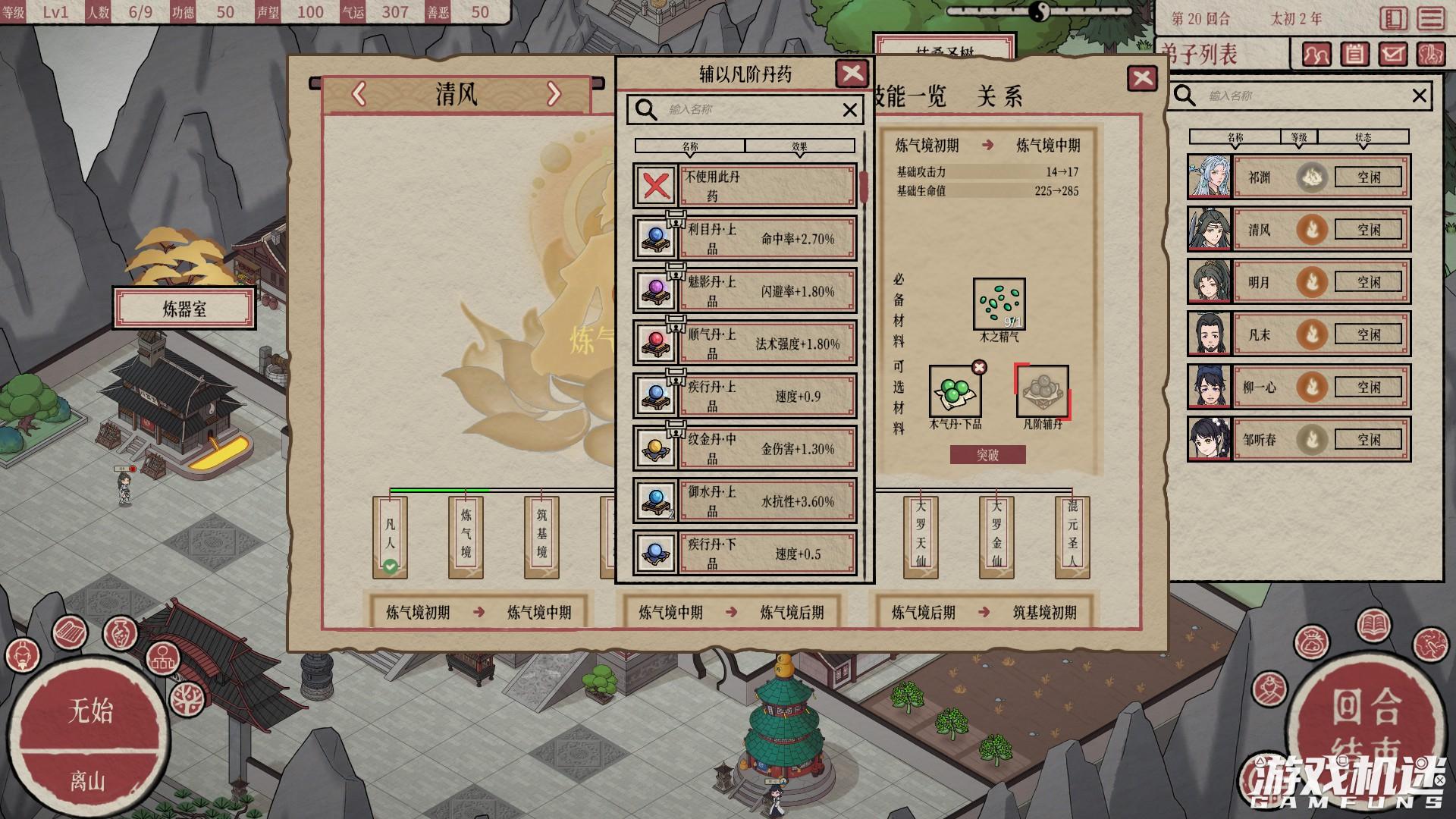Image resolution: width=1456 pixels, height=819 pixels.
Task: Open the book icon near 回合结束
Action: pos(1373,623)
